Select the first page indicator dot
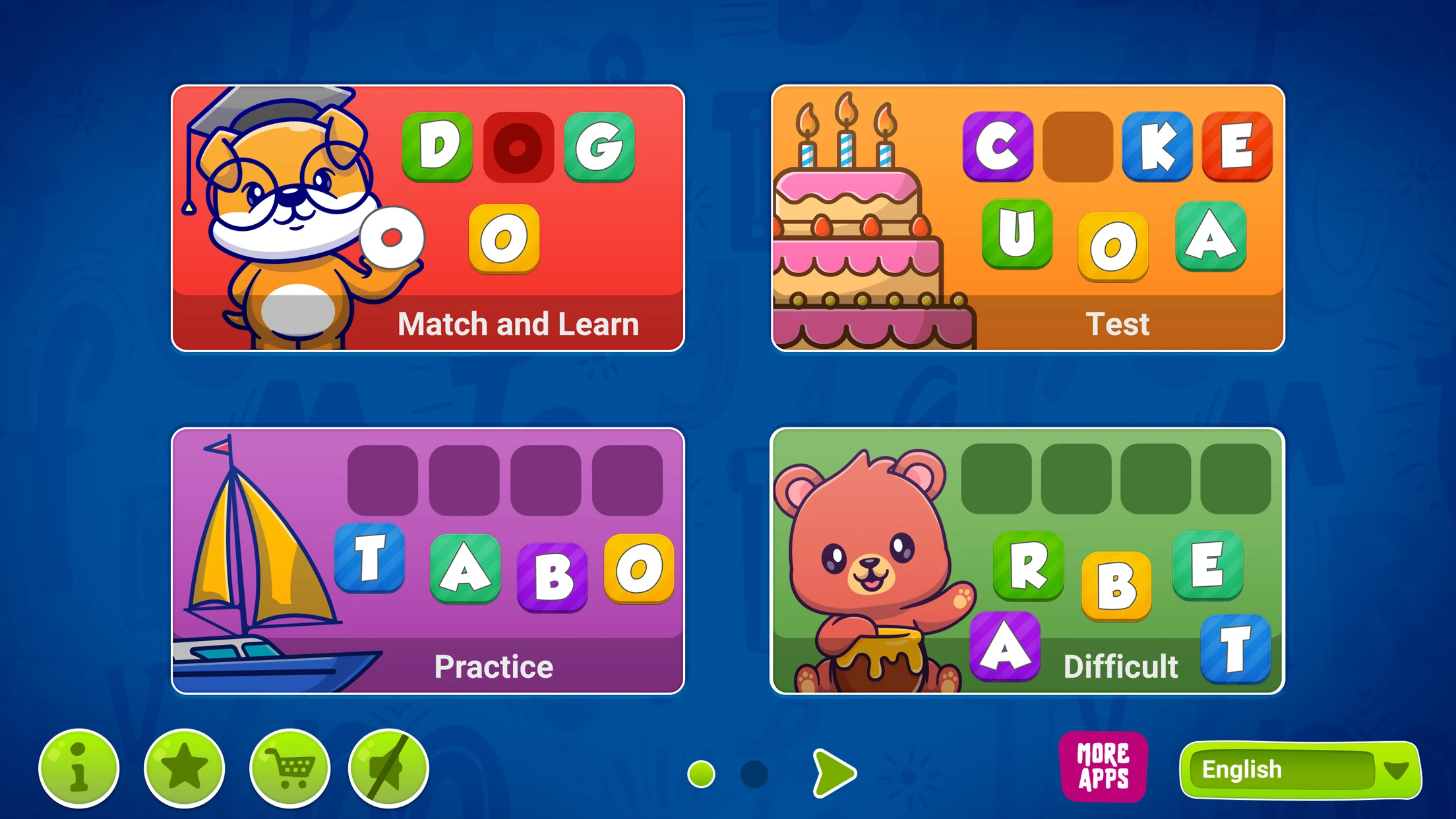The width and height of the screenshot is (1456, 819). pyautogui.click(x=701, y=773)
